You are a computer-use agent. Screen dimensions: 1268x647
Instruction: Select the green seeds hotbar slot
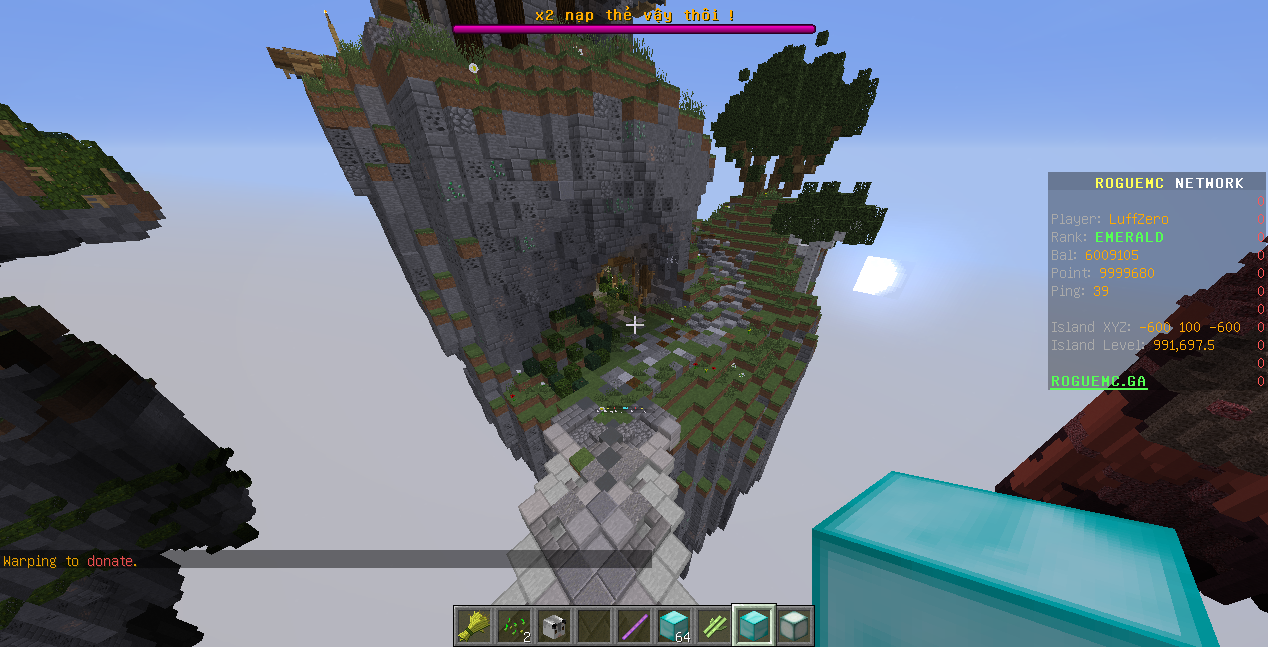tap(513, 626)
